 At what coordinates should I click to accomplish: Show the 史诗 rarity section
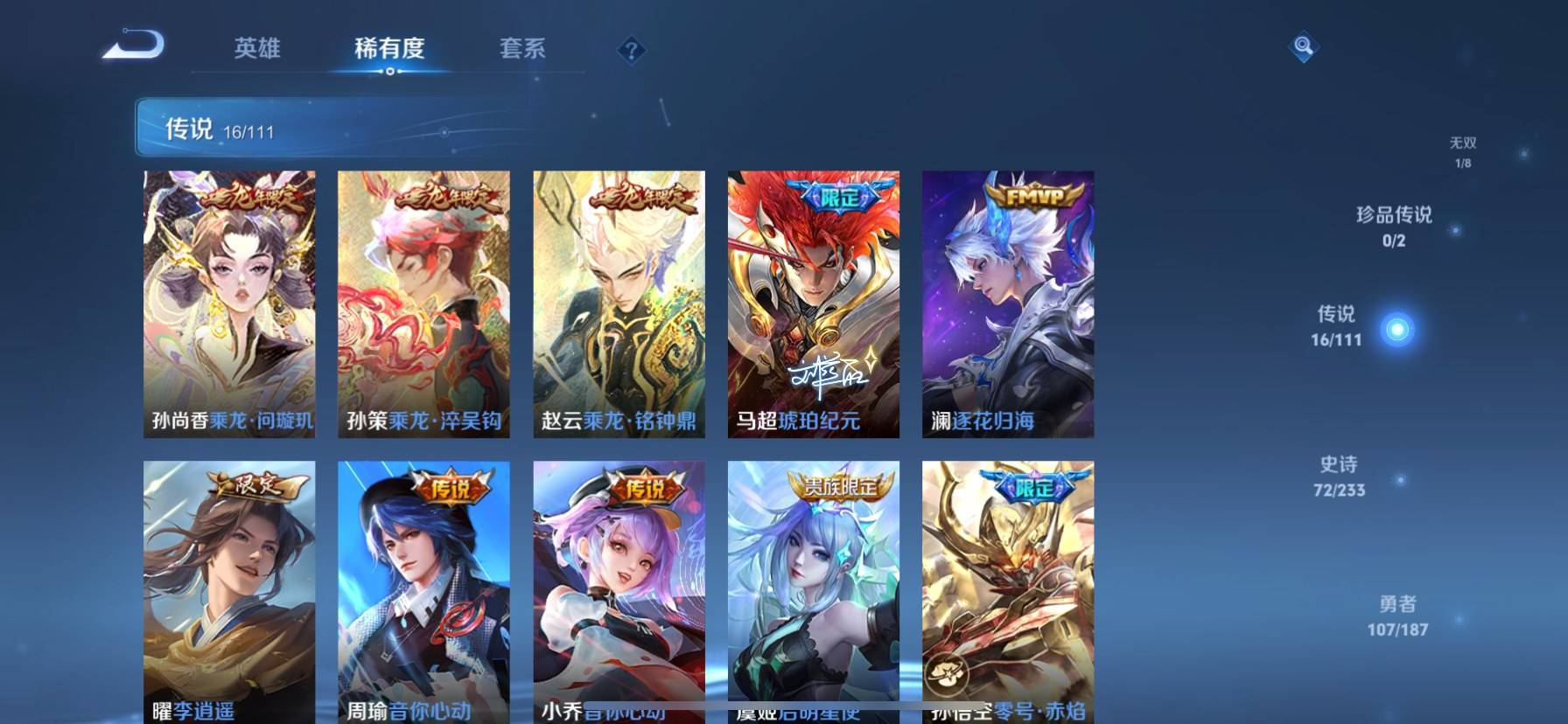tap(1339, 476)
